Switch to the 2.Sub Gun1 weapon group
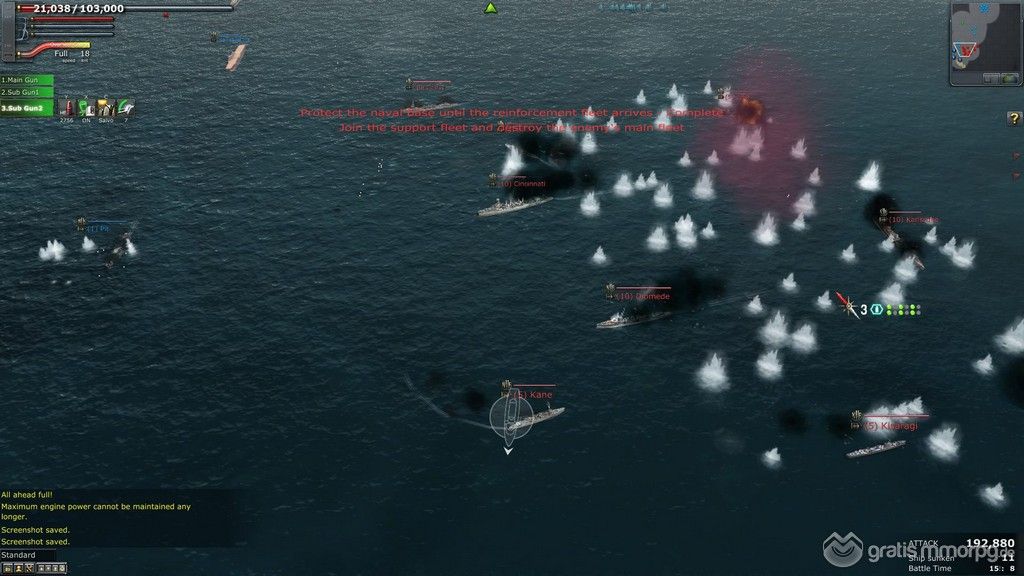The height and width of the screenshot is (576, 1024). [26, 93]
